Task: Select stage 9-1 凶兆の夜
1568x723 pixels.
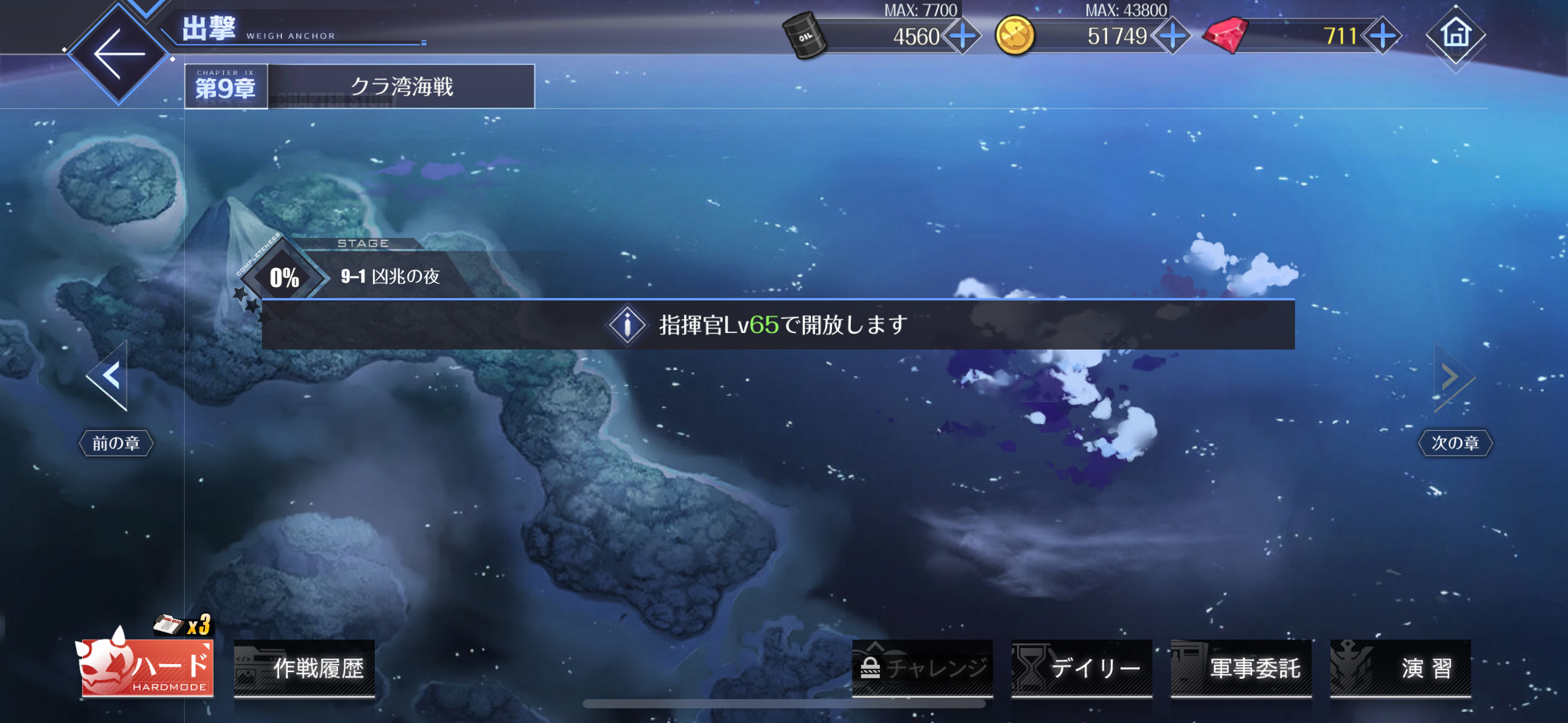Action: [x=389, y=277]
